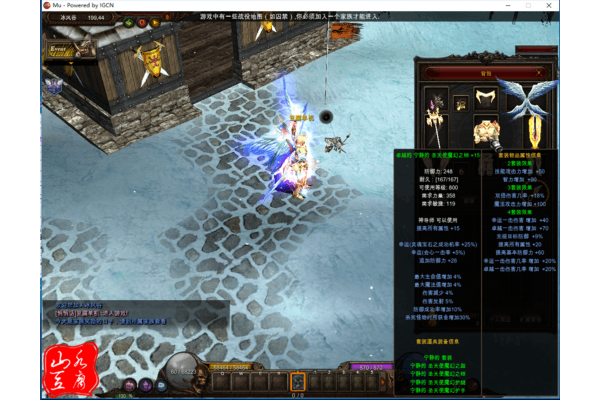
Task: Select the golden shield slot
Action: coord(534,131)
